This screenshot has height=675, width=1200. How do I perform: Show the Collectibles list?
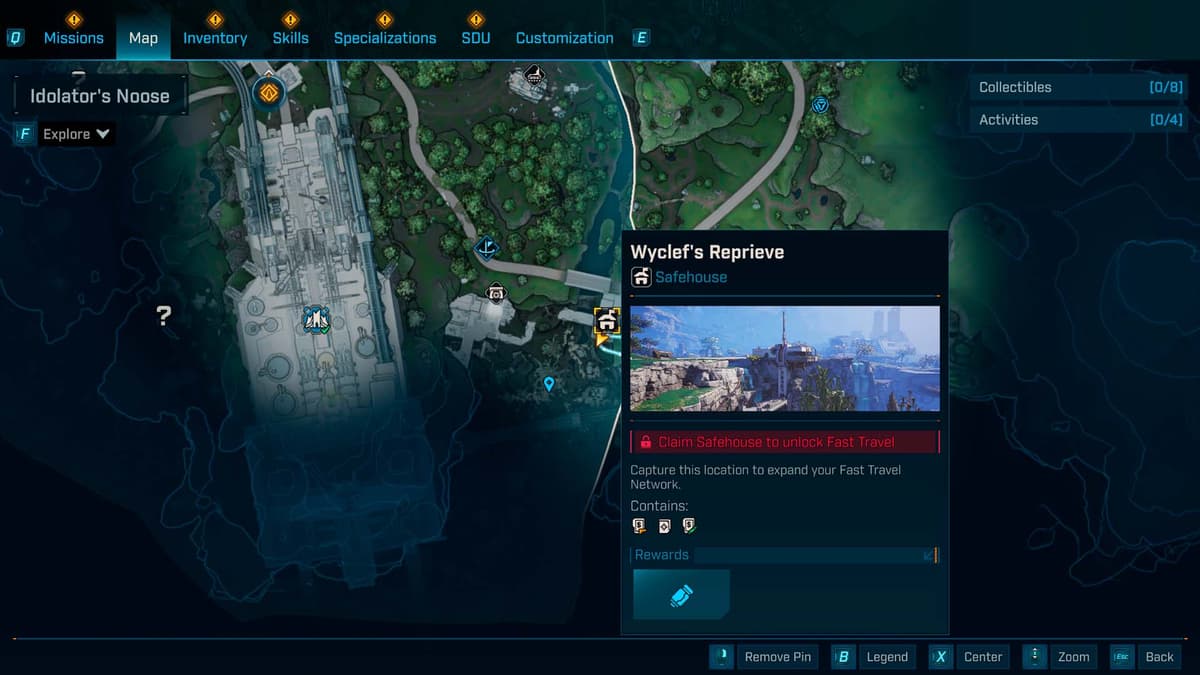click(x=1068, y=87)
